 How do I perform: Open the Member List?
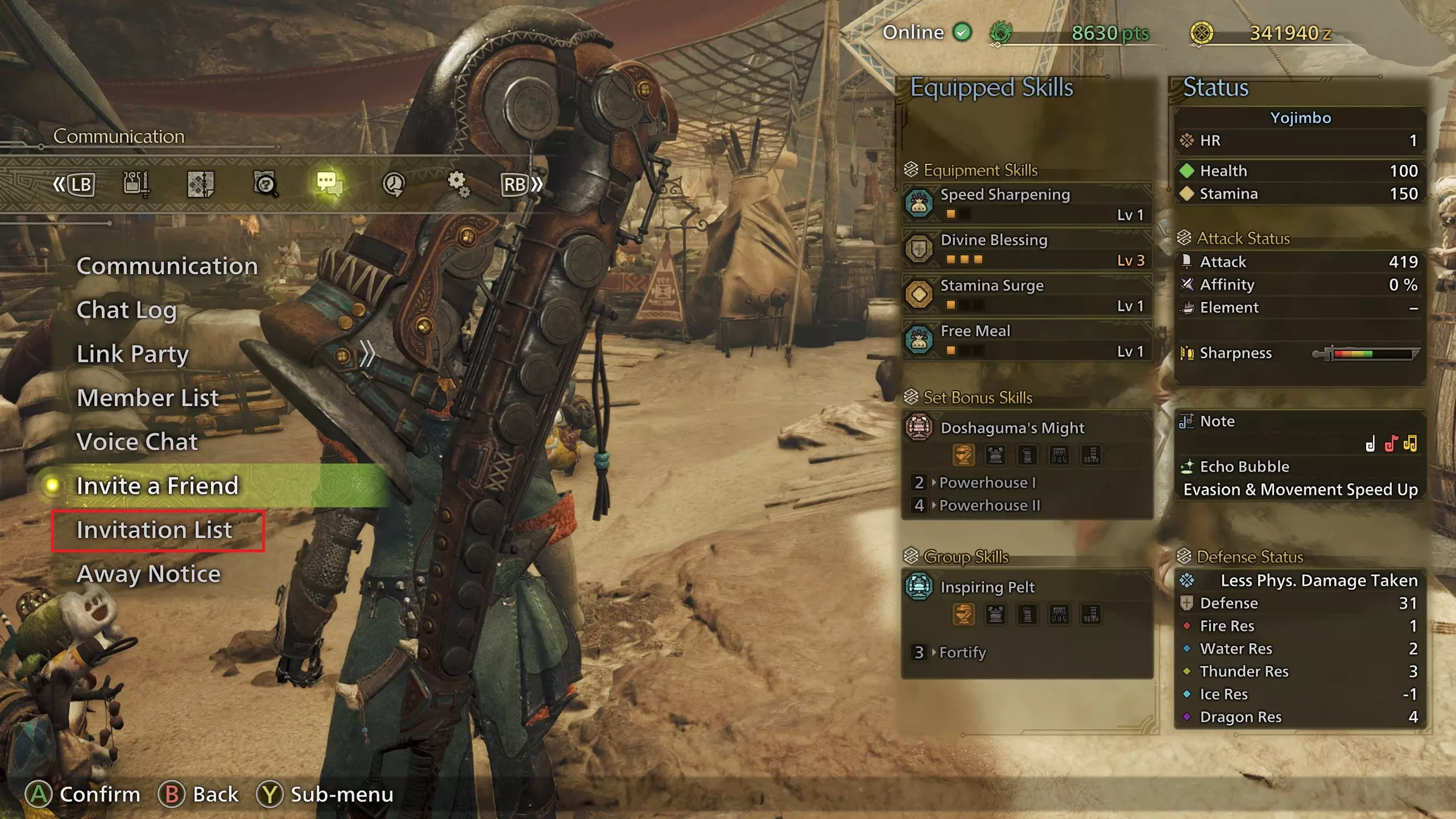point(148,398)
